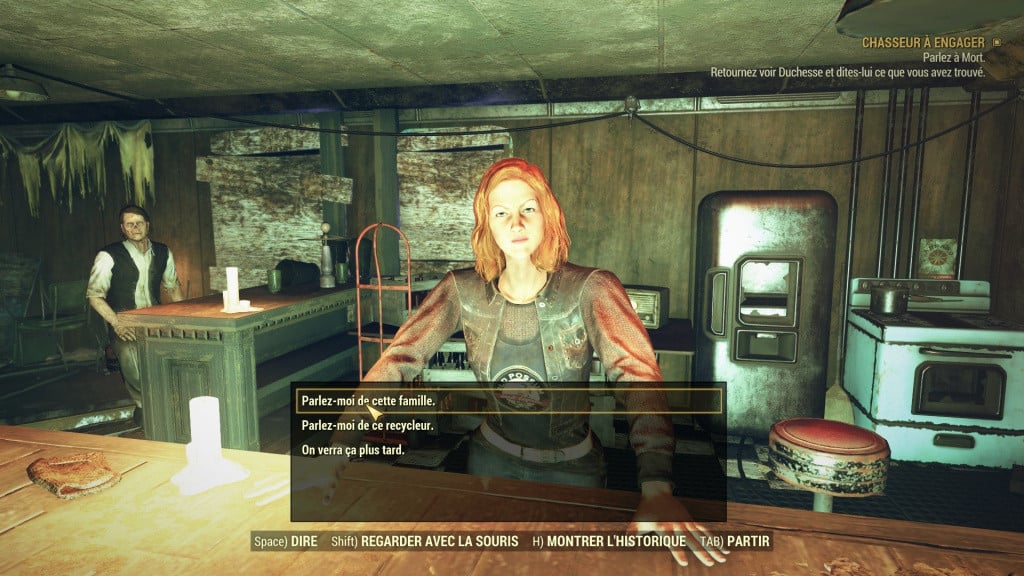Select "Parlez-moi de ce recycleur." dialogue option

[368, 425]
